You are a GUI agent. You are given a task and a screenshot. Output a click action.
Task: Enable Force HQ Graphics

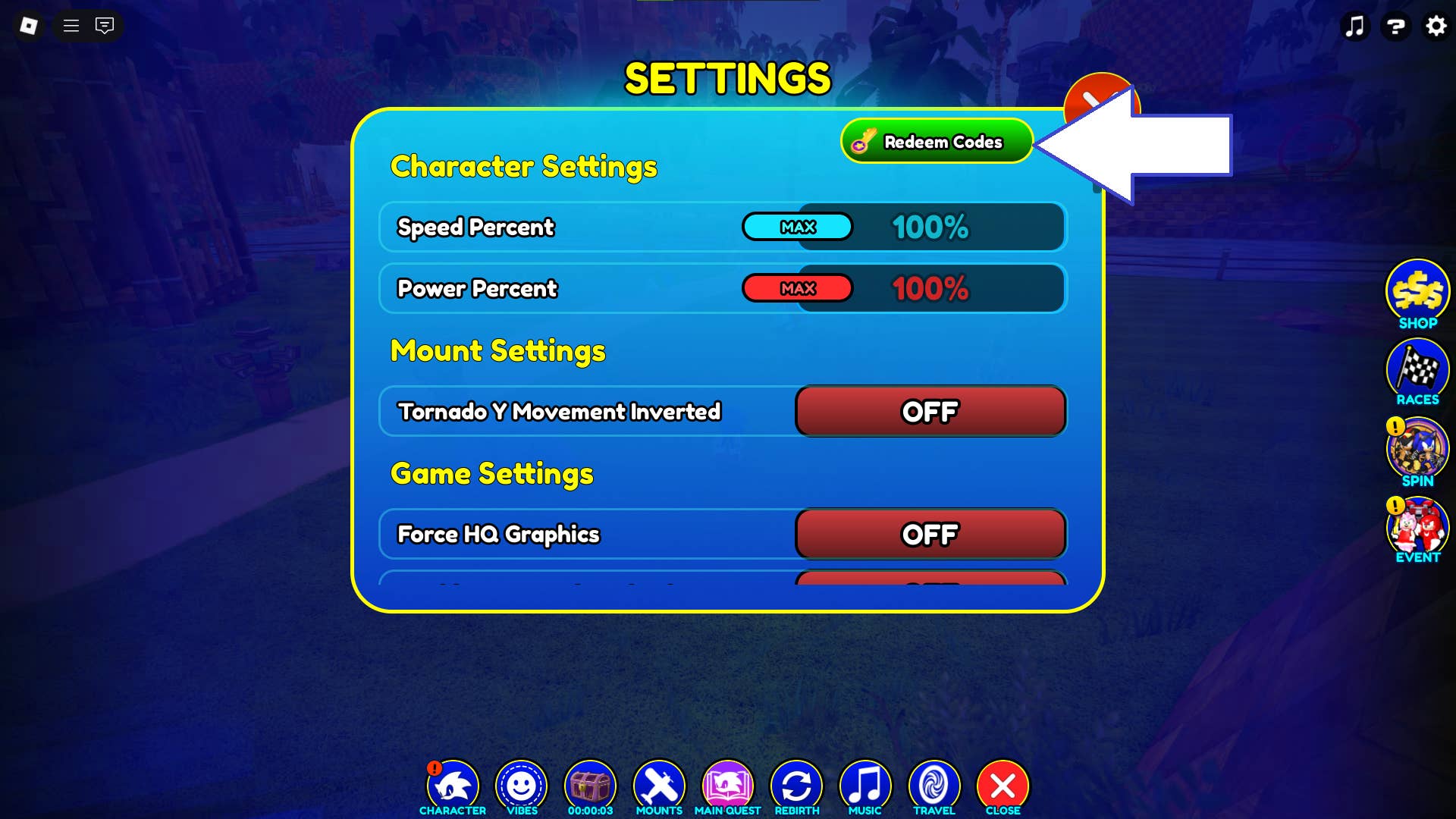pyautogui.click(x=930, y=534)
